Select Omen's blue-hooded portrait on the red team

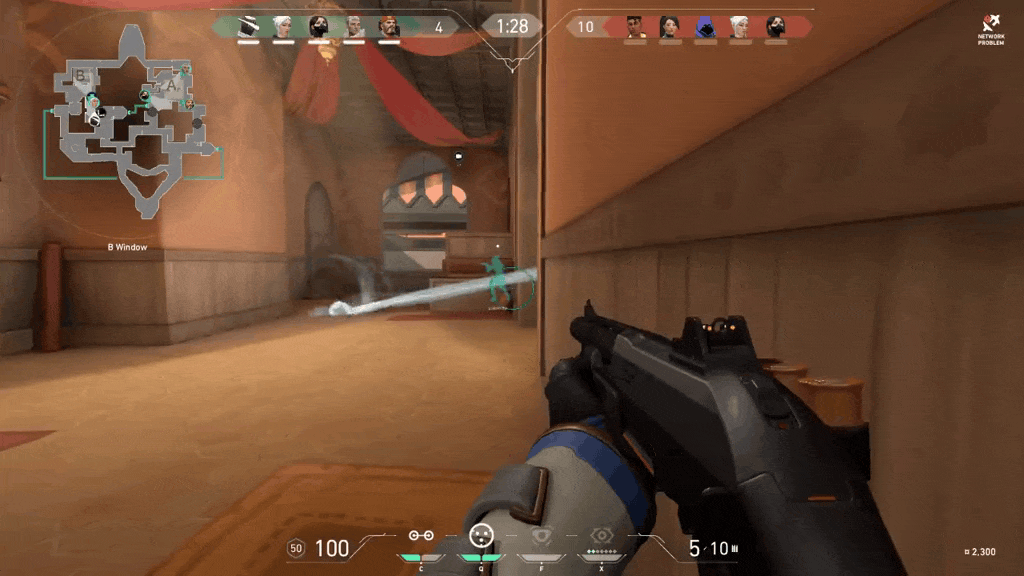click(705, 27)
